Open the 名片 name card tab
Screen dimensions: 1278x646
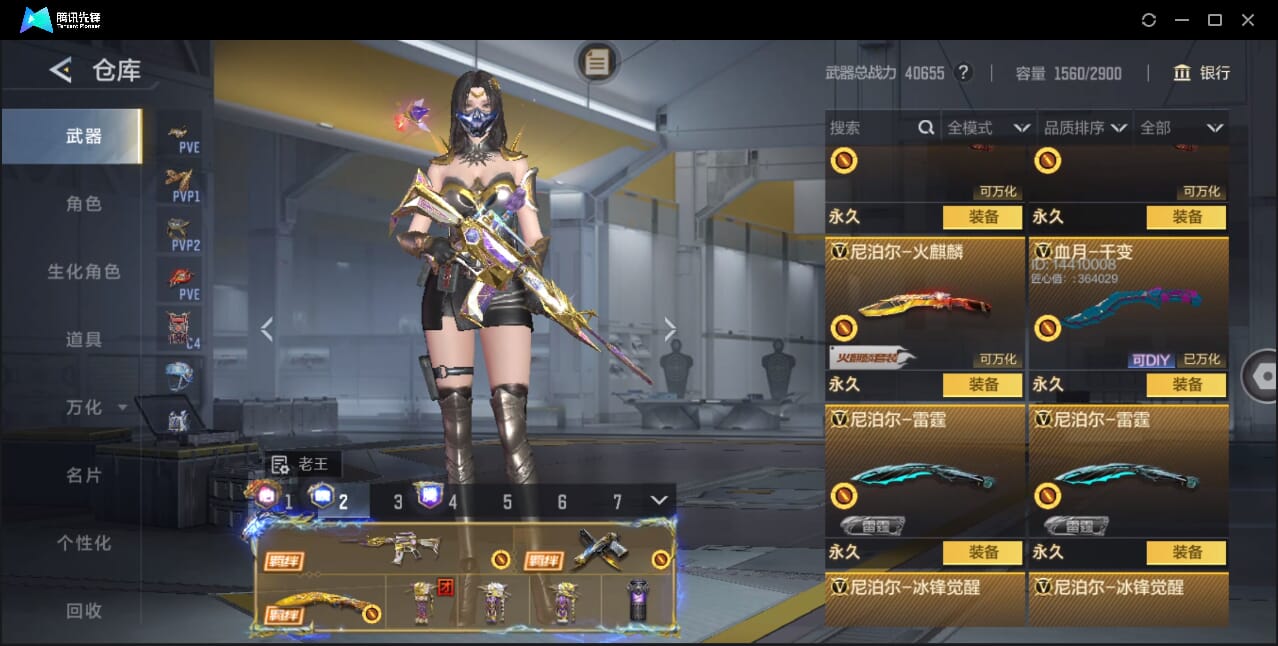[x=84, y=476]
